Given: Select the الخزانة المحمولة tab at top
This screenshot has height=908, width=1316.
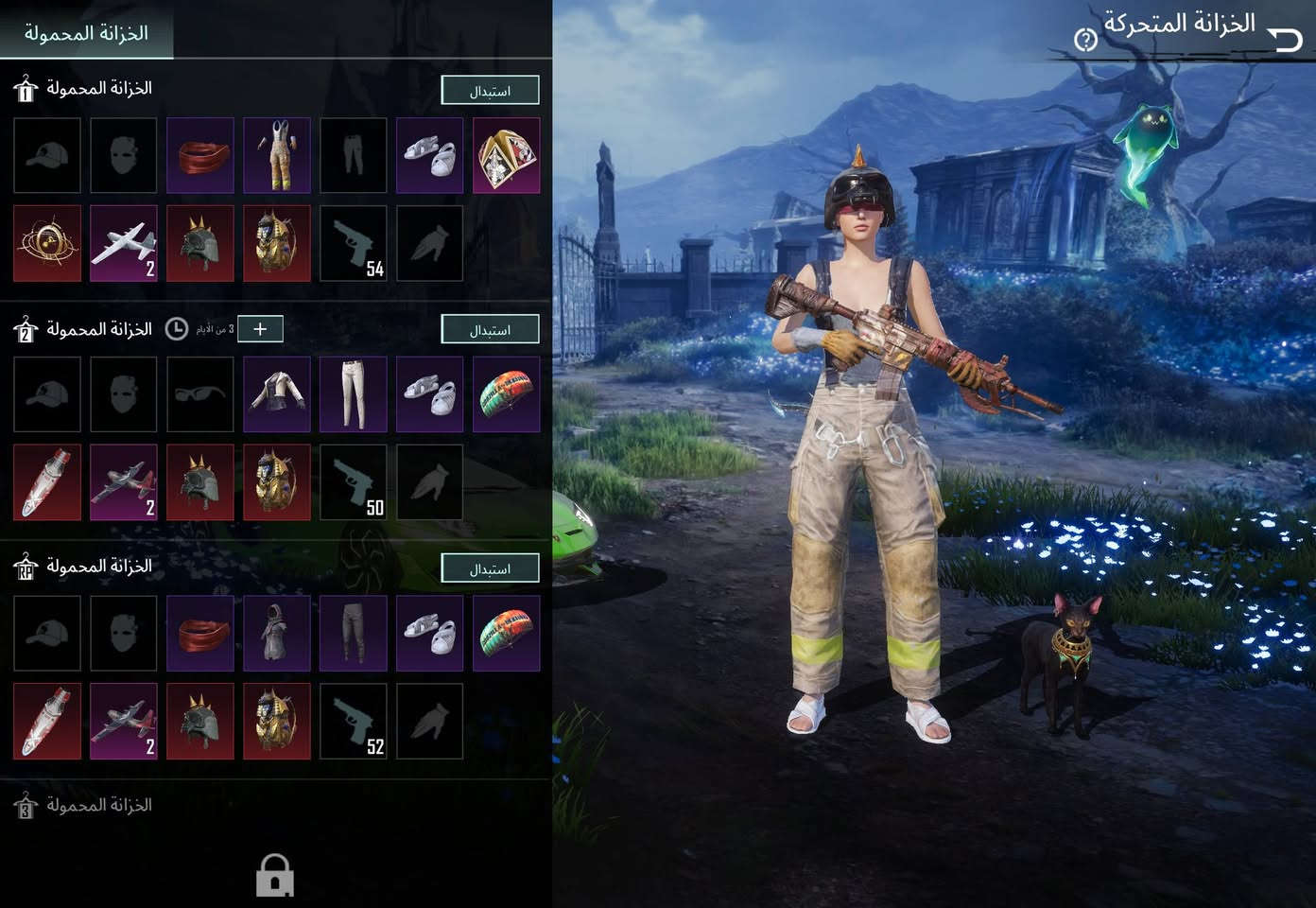Looking at the screenshot, I should [86, 33].
